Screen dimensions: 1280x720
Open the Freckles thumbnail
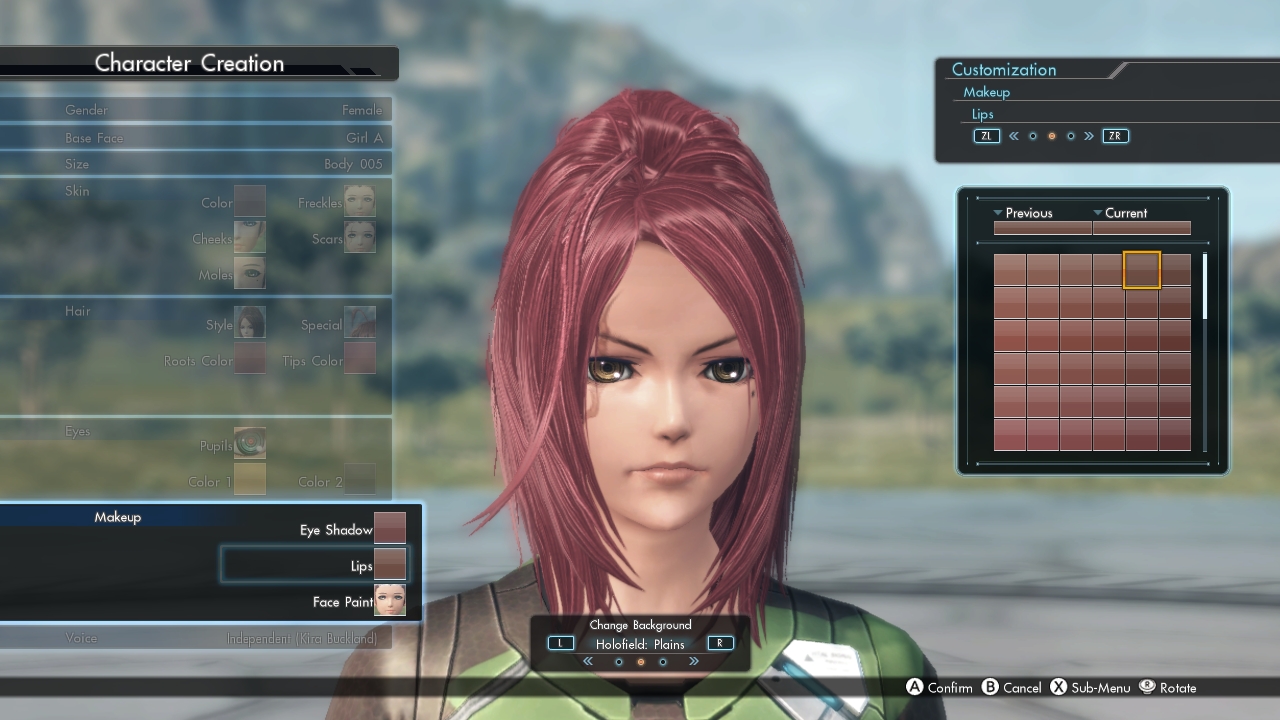point(360,202)
